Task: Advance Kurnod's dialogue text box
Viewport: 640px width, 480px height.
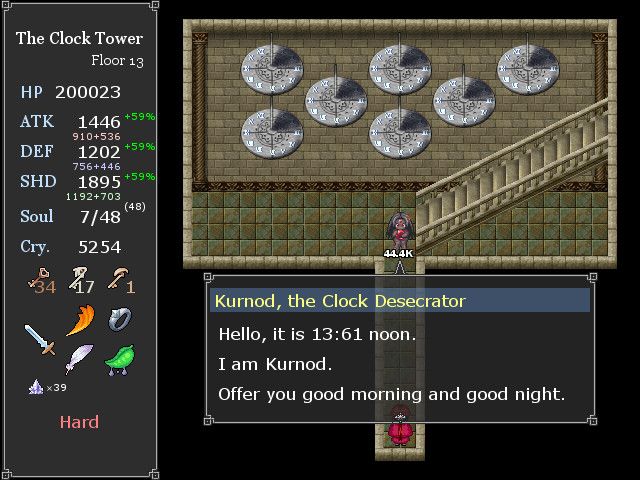Action: [x=400, y=363]
